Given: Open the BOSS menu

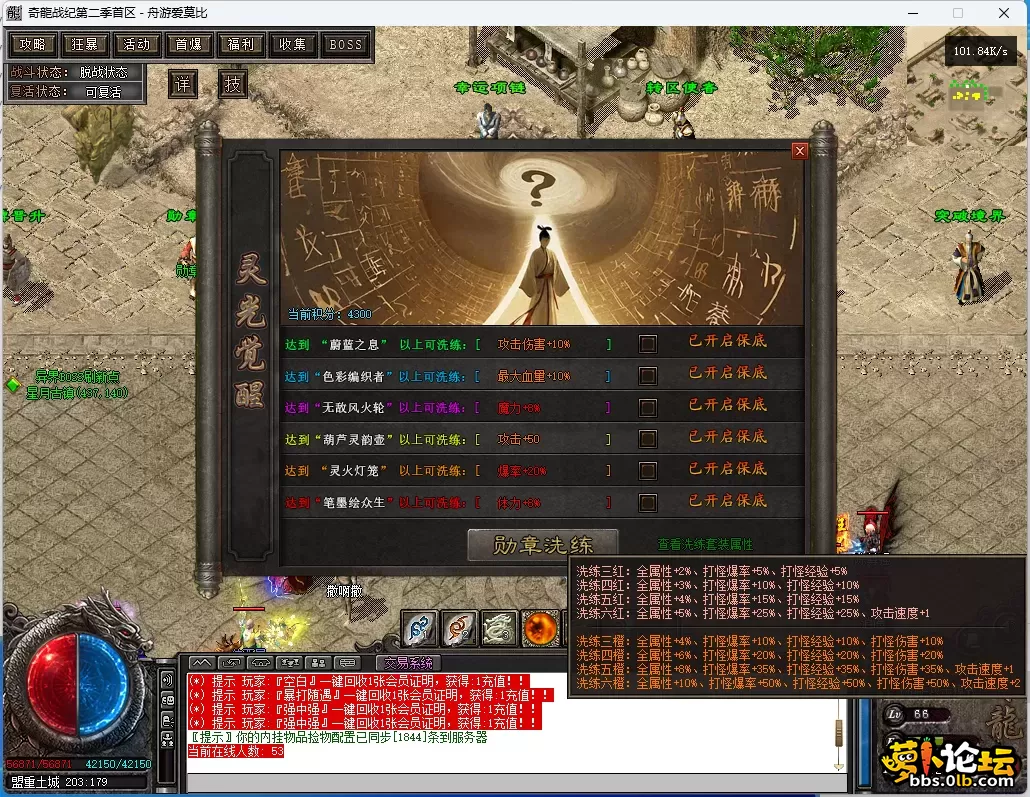Looking at the screenshot, I should tap(346, 44).
